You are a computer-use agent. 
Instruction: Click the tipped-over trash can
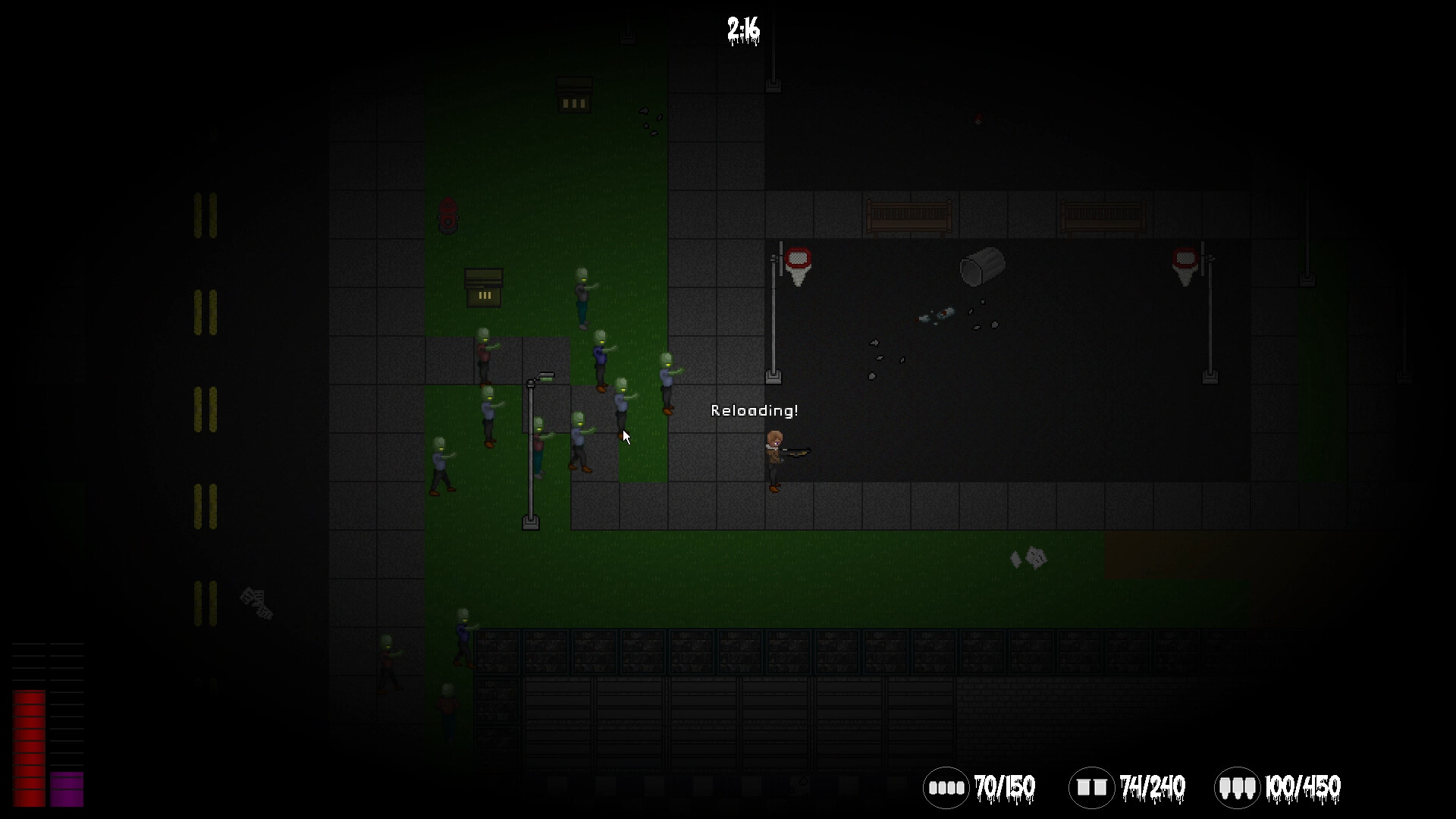click(x=983, y=267)
